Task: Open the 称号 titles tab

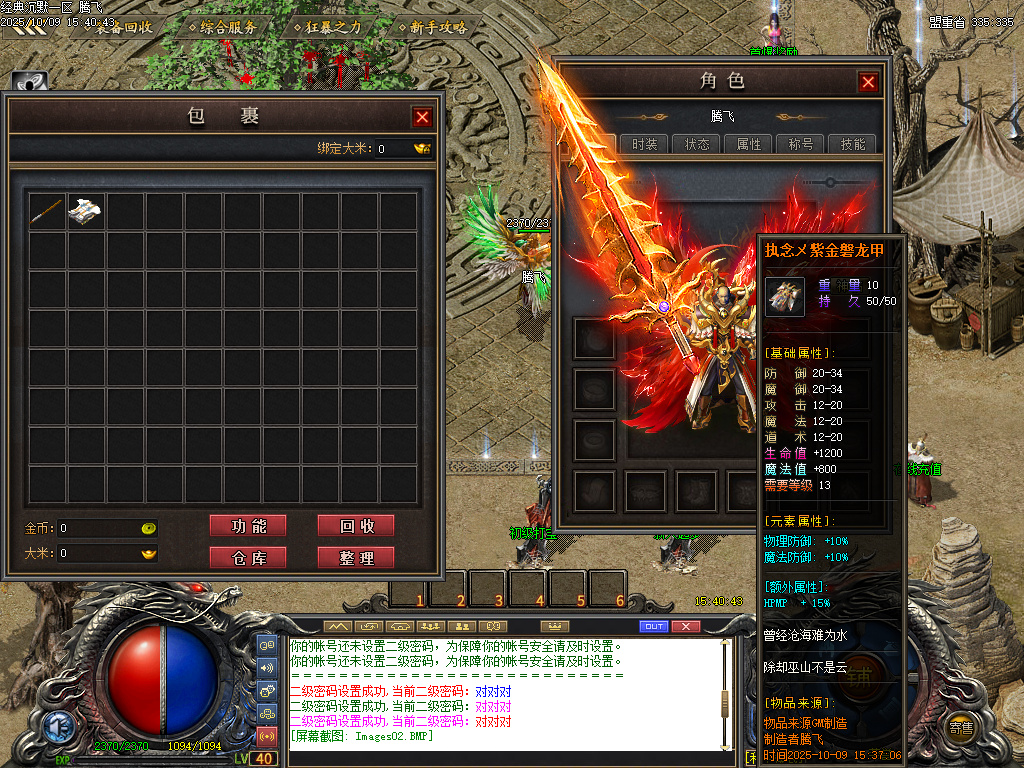Action: [801, 144]
